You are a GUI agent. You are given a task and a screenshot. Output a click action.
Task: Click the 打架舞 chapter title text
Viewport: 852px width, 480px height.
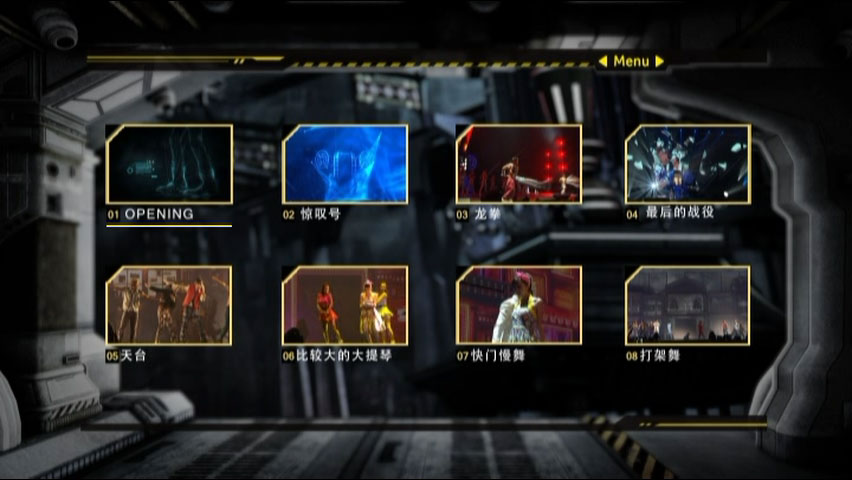tap(660, 355)
